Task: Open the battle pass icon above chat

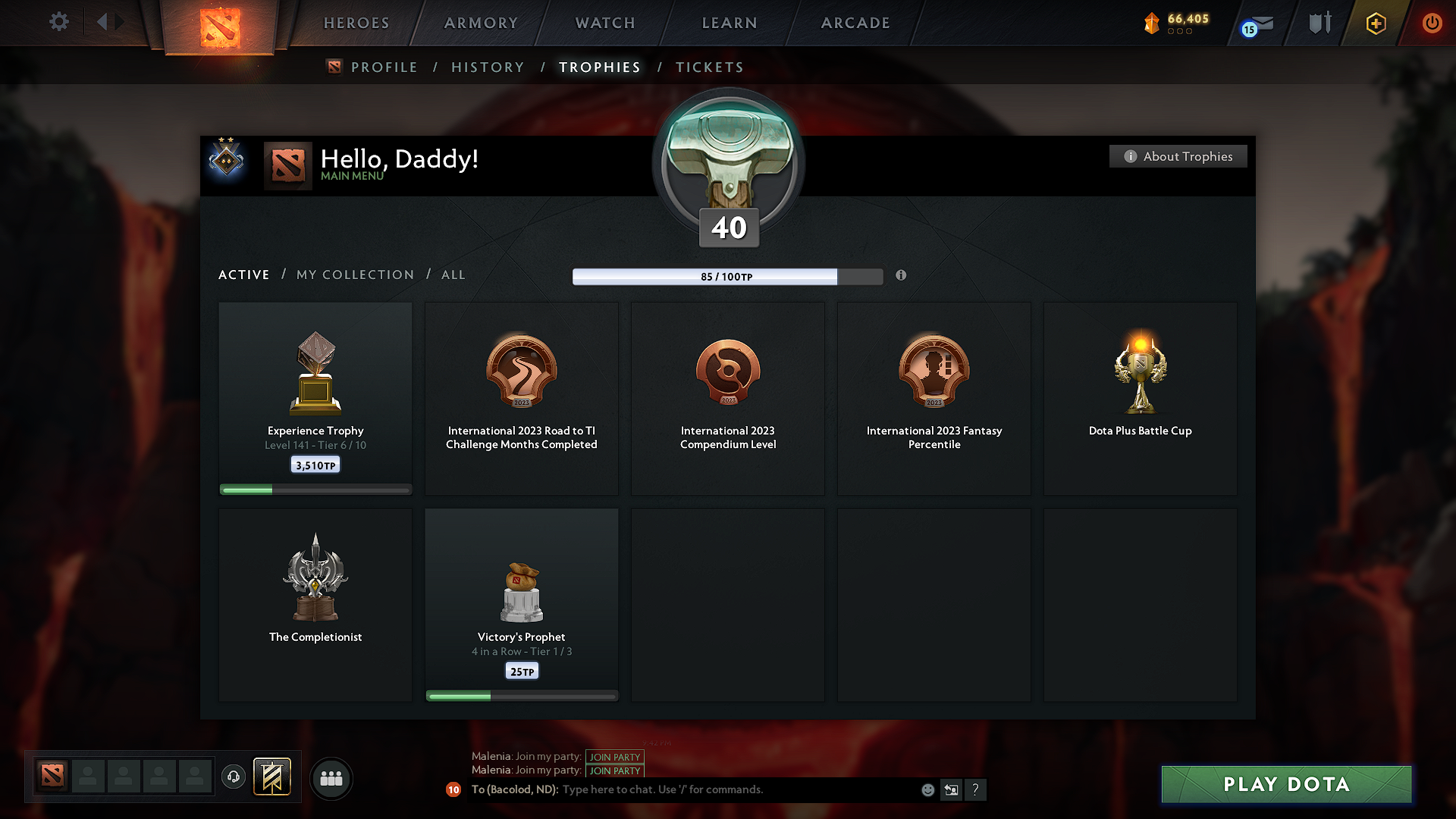Action: coord(272,777)
